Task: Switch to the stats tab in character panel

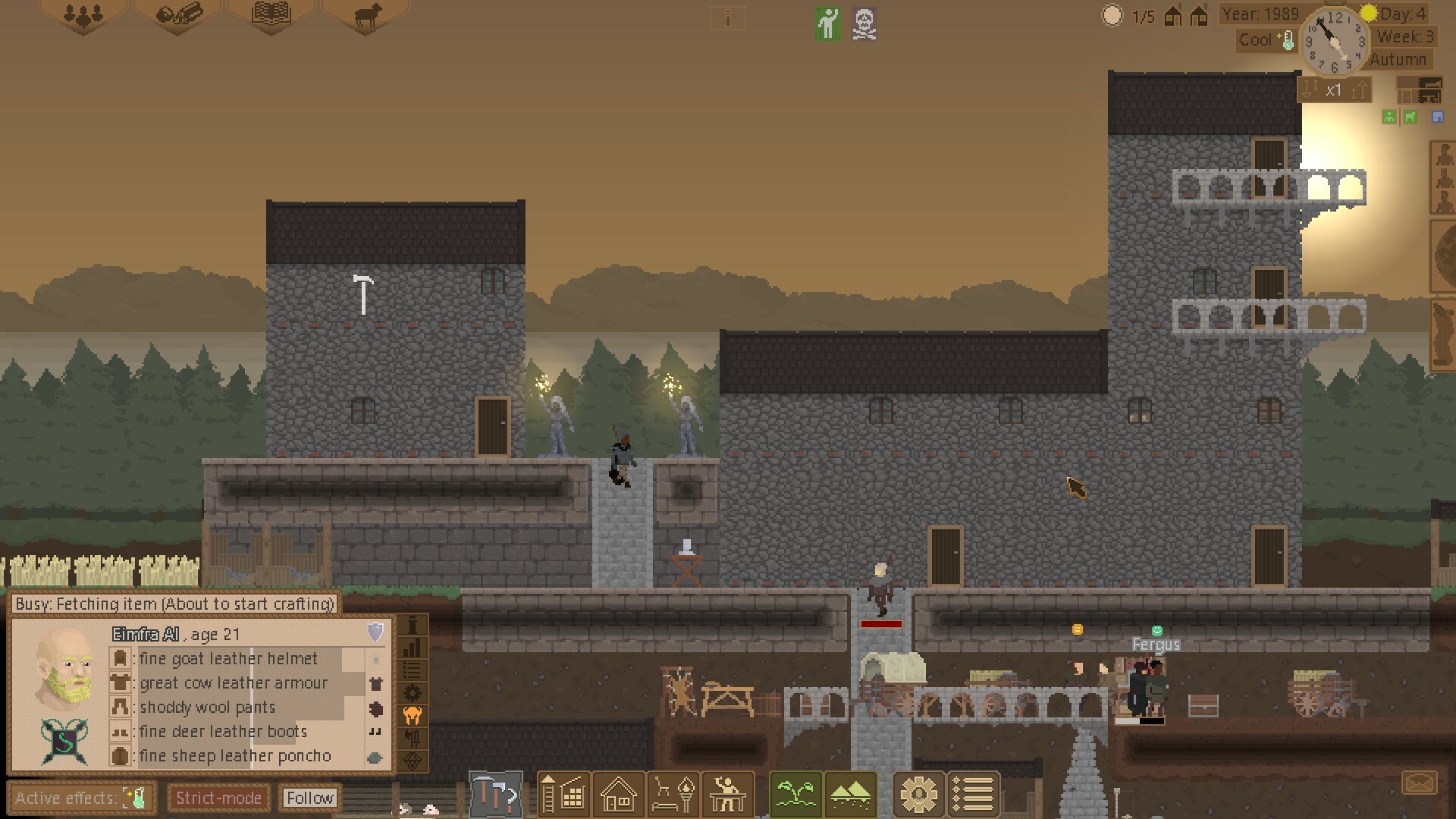Action: click(x=413, y=647)
